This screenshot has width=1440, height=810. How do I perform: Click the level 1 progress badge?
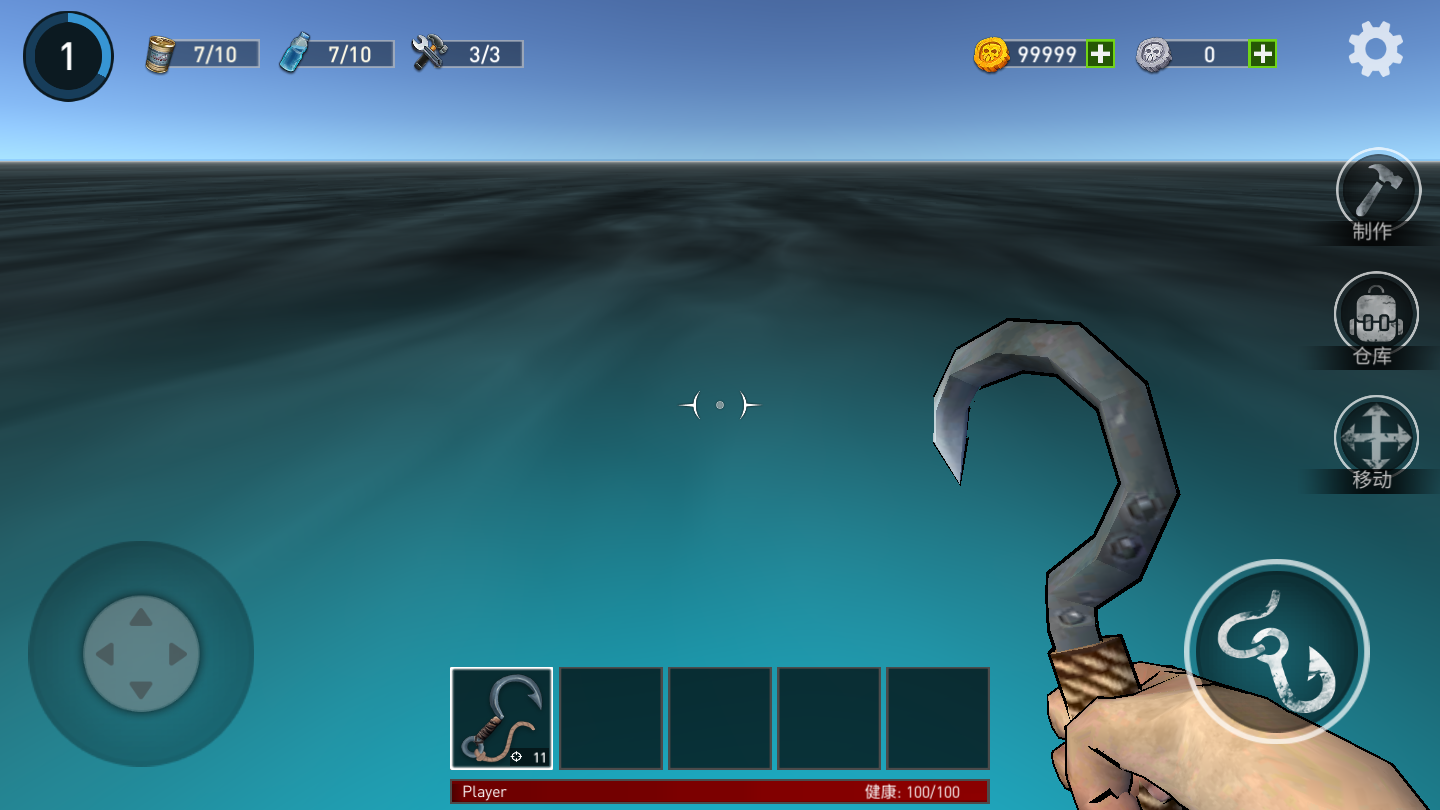pyautogui.click(x=68, y=56)
